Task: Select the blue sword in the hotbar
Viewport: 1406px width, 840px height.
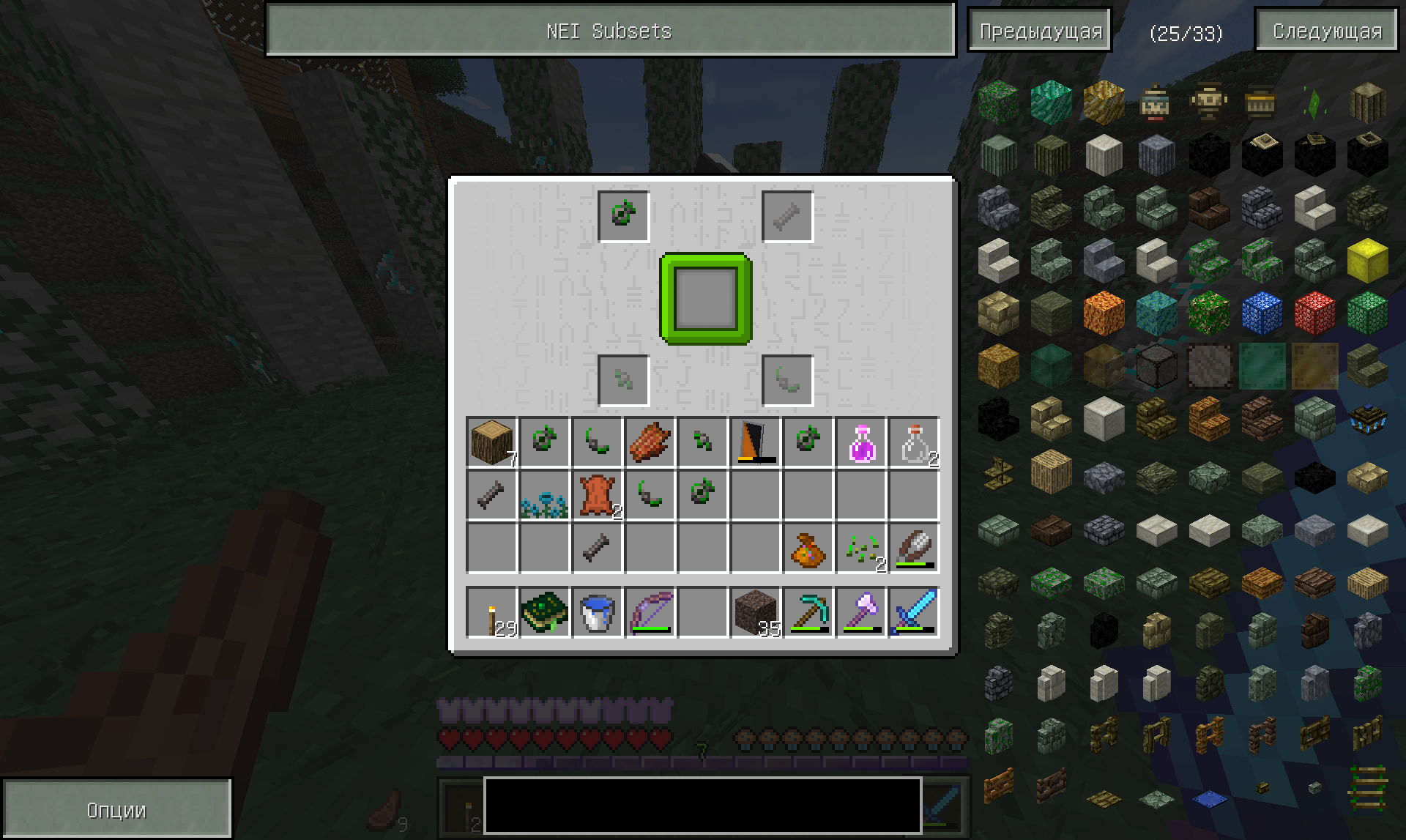Action: point(913,612)
